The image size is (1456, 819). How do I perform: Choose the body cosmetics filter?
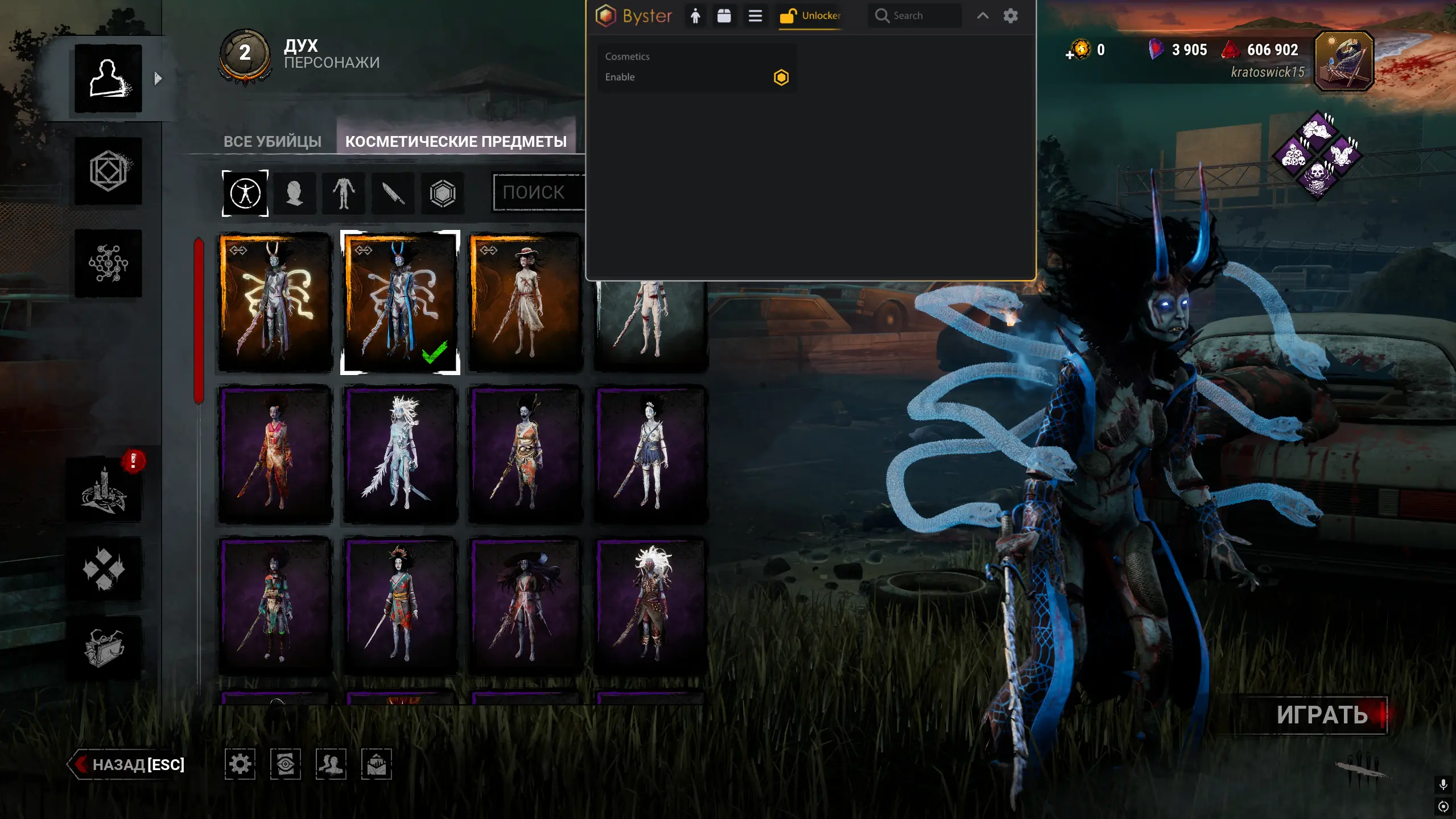point(344,194)
